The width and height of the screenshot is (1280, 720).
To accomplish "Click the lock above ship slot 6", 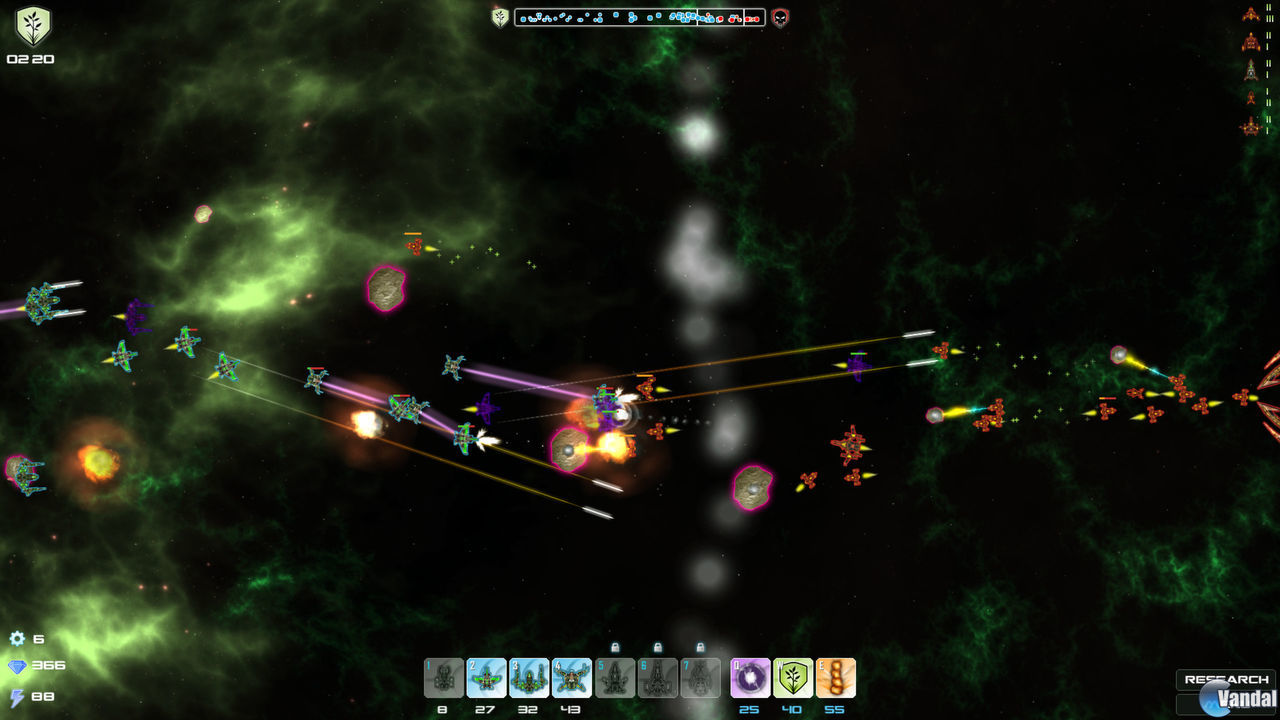I will [657, 647].
